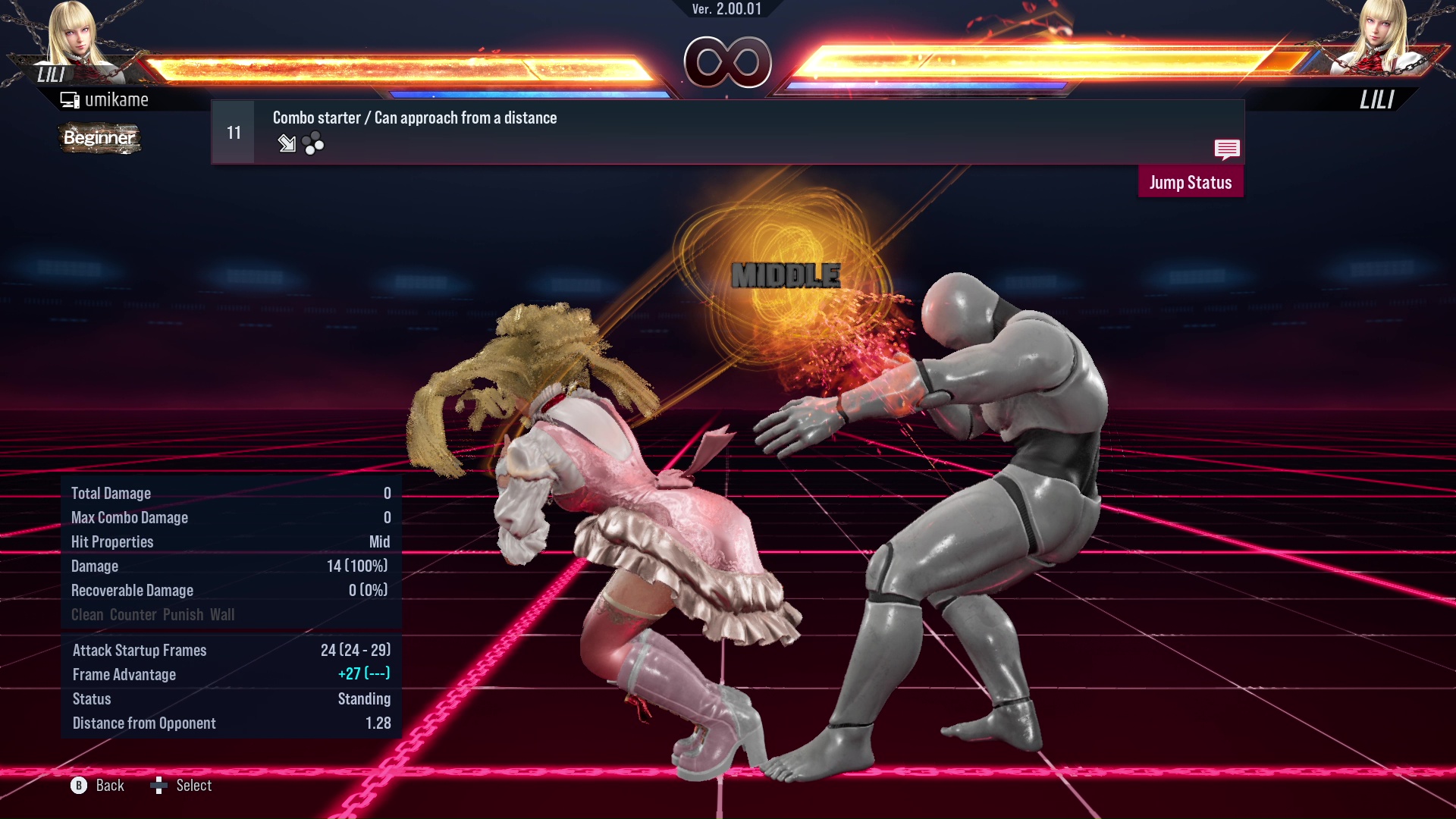This screenshot has height=819, width=1456.
Task: Select the multi-button press input icon
Action: (313, 144)
